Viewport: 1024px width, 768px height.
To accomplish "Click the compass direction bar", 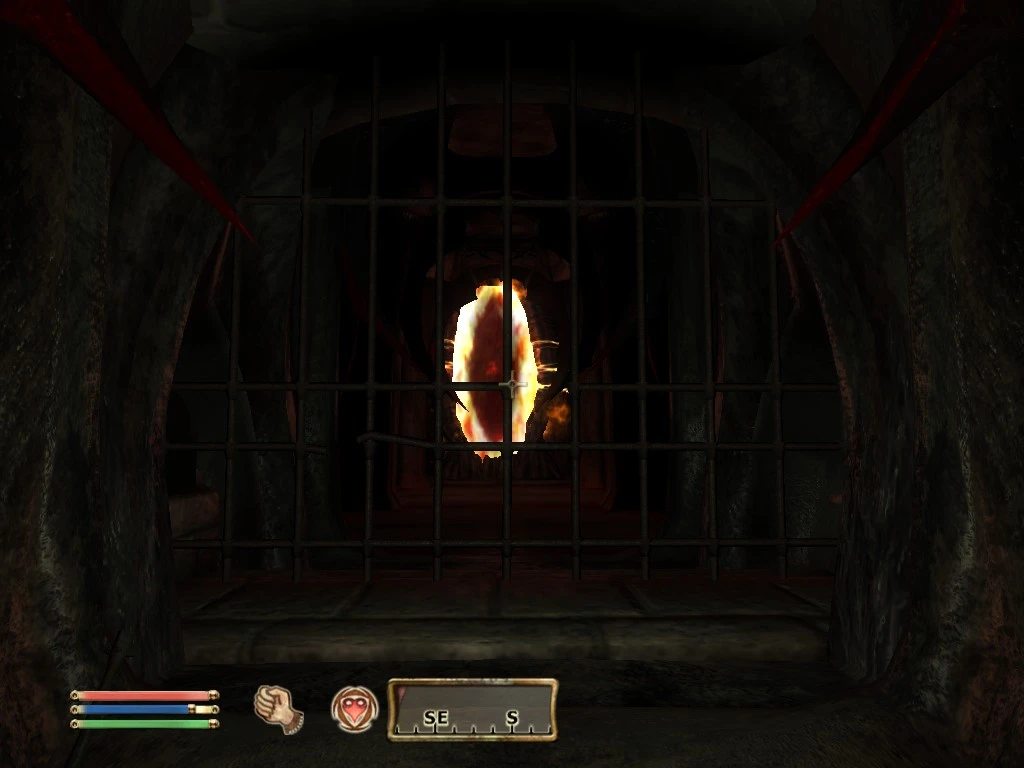I will click(472, 709).
